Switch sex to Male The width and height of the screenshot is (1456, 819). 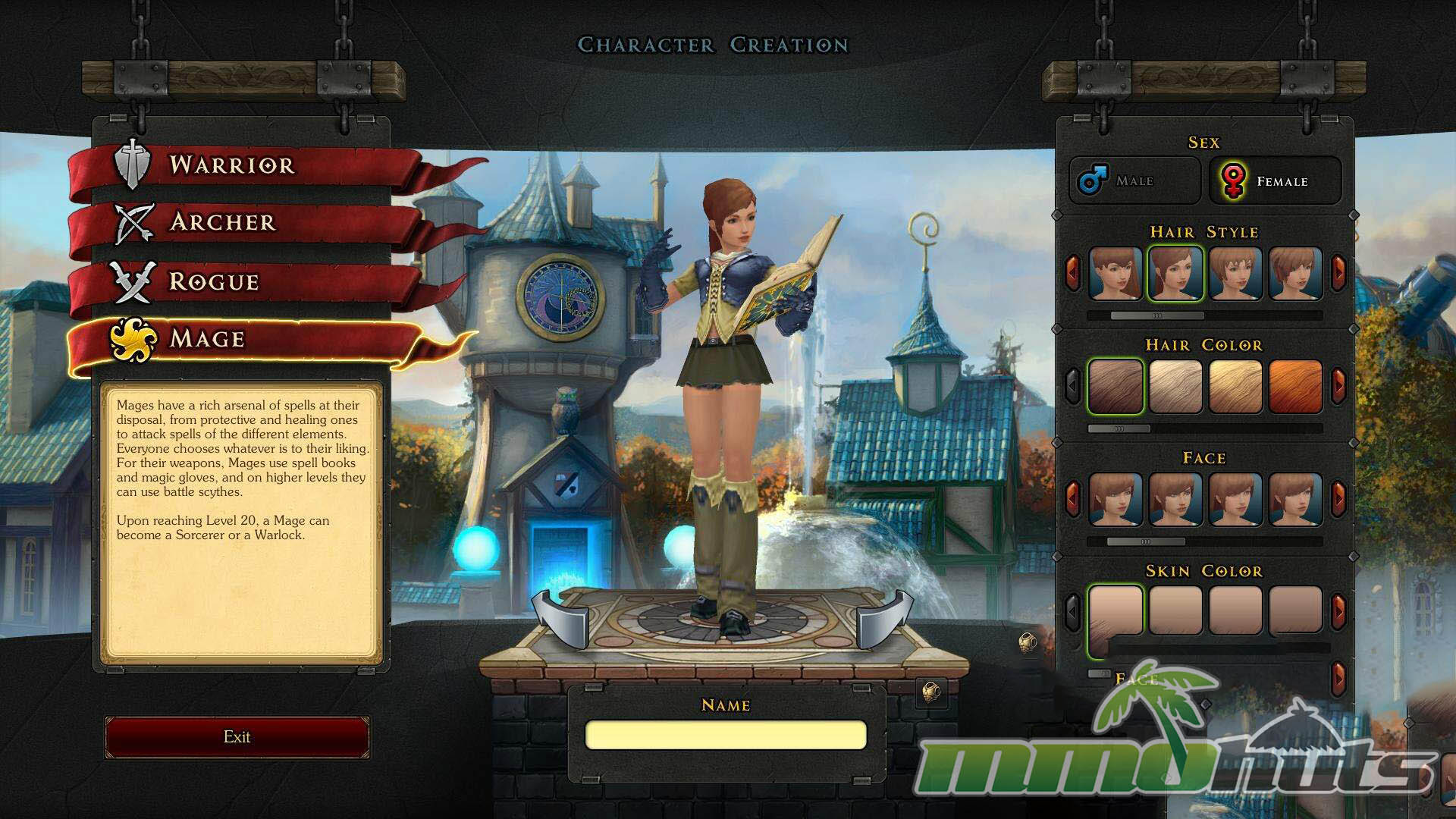click(x=1134, y=180)
